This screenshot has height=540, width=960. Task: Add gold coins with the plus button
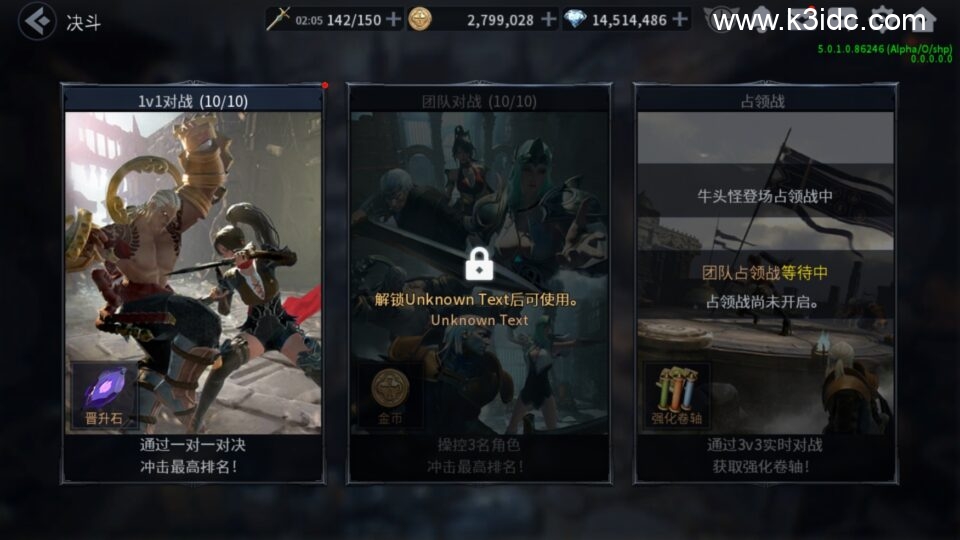[x=548, y=19]
